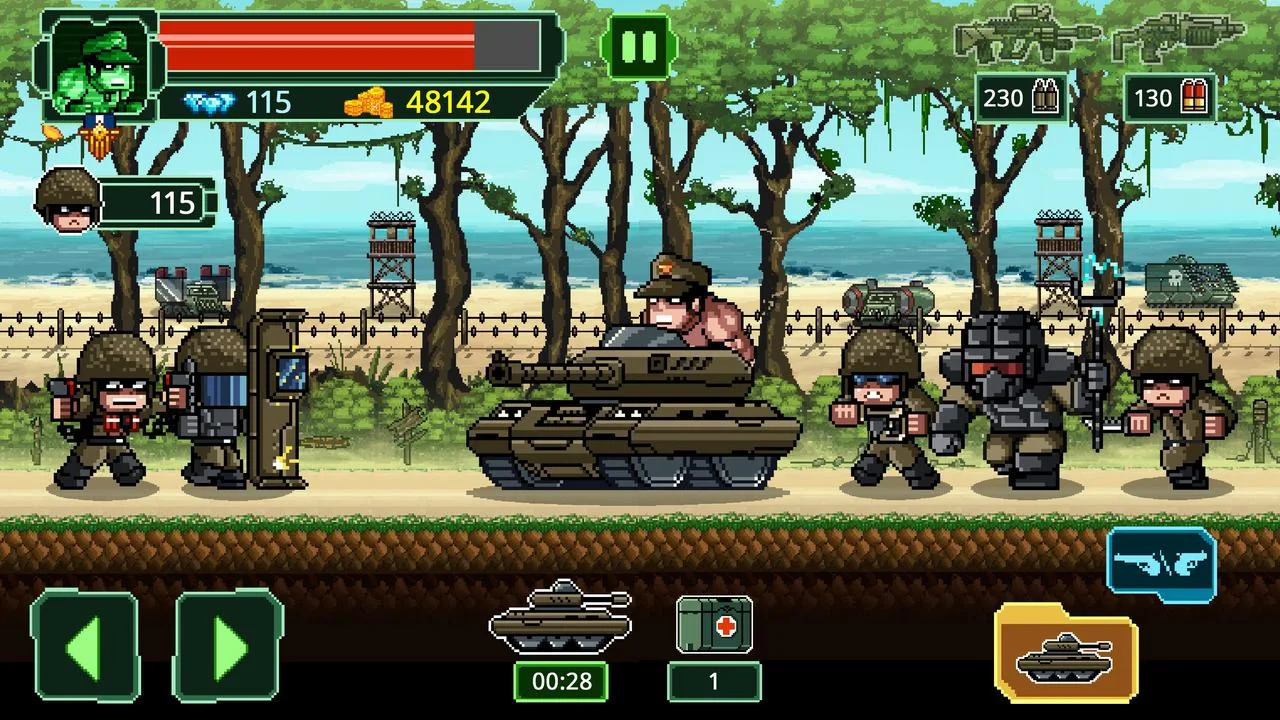Move left with the left arrow button

click(85, 645)
